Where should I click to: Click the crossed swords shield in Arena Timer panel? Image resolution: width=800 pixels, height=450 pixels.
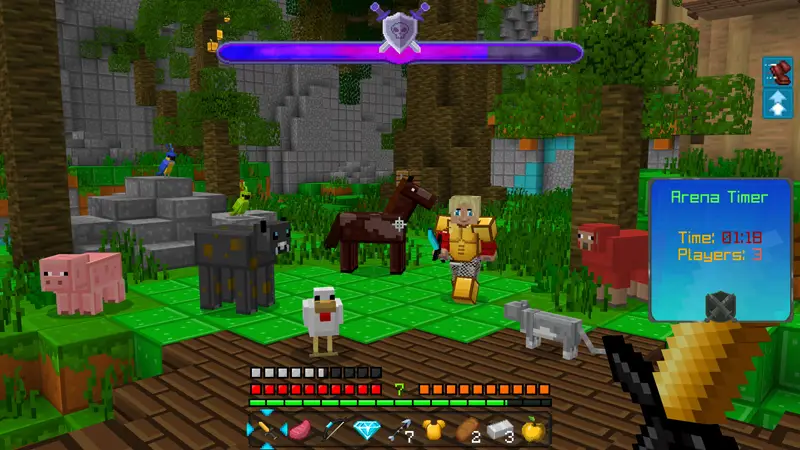[x=720, y=306]
